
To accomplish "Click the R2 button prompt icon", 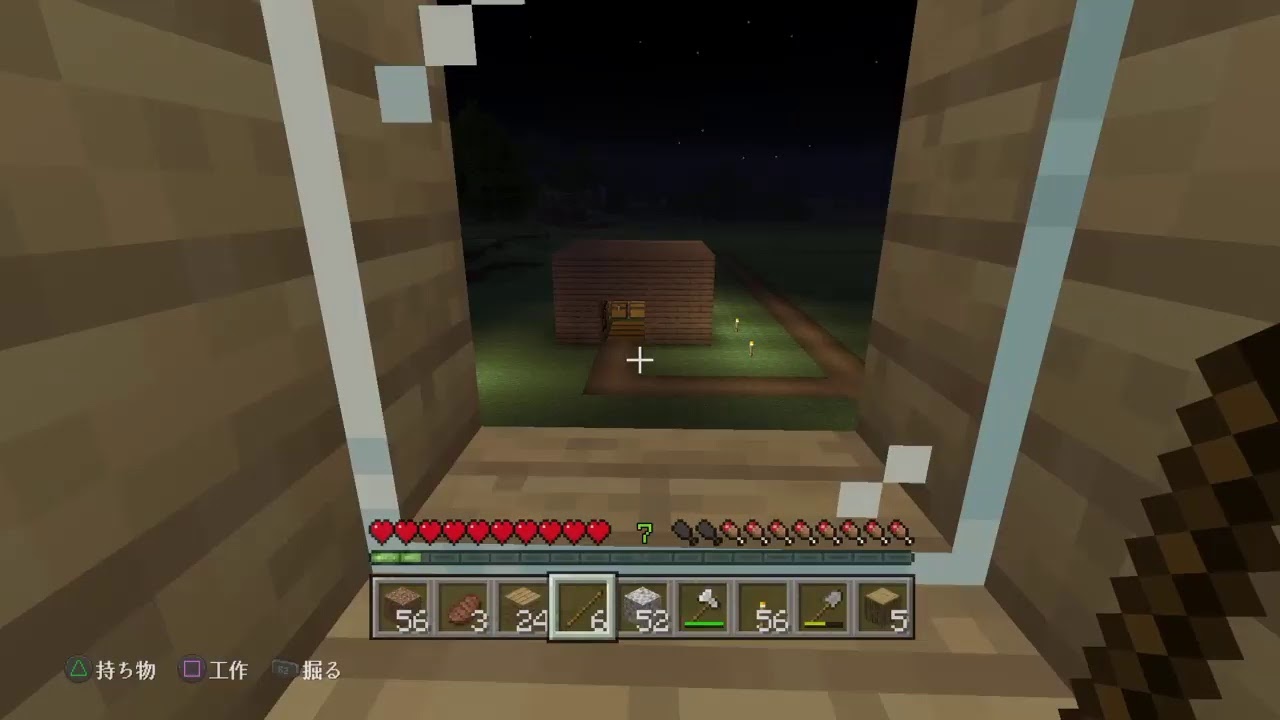I will pos(283,671).
